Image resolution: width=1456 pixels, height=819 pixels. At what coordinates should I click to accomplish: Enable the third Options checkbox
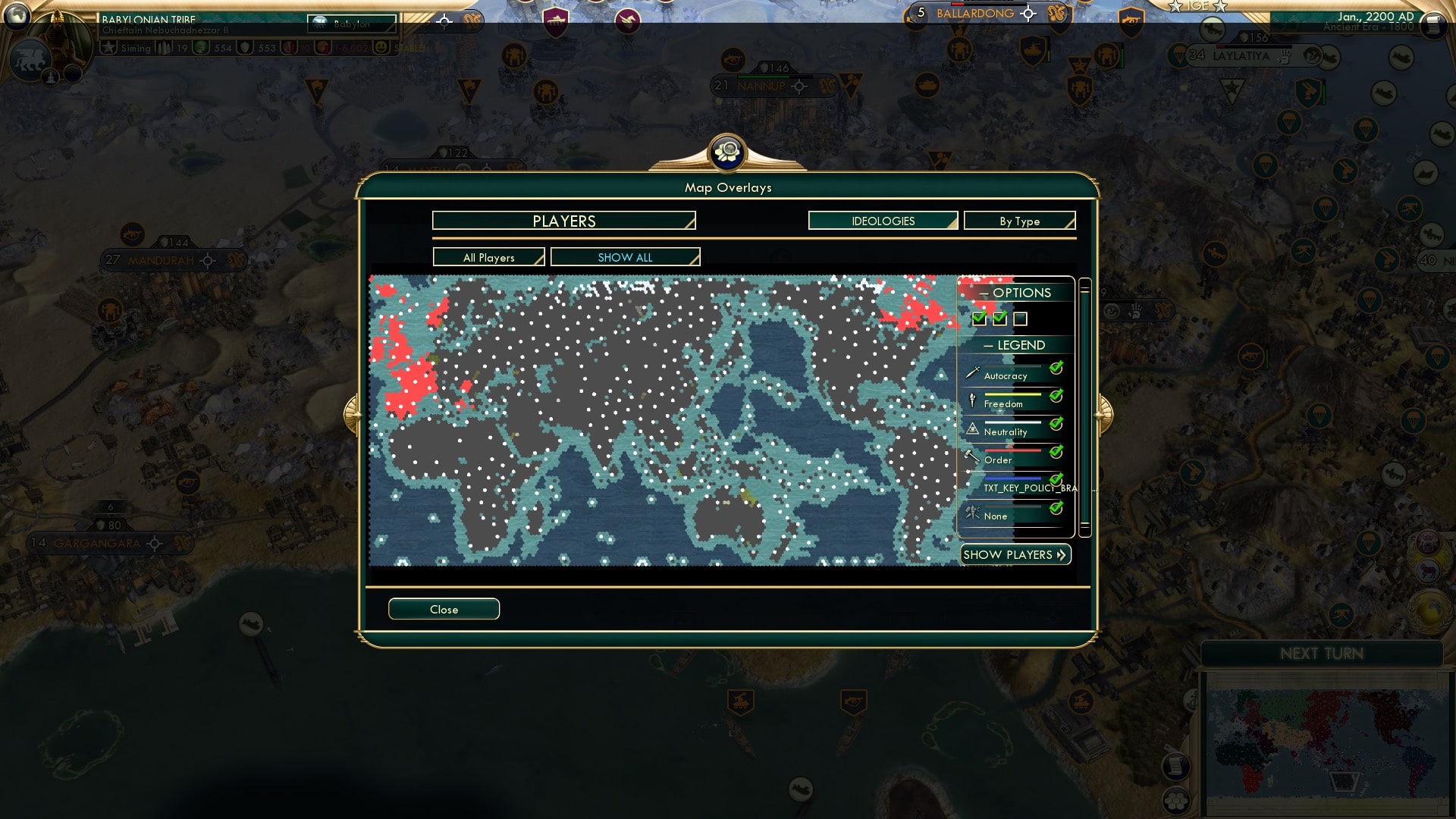click(1021, 319)
